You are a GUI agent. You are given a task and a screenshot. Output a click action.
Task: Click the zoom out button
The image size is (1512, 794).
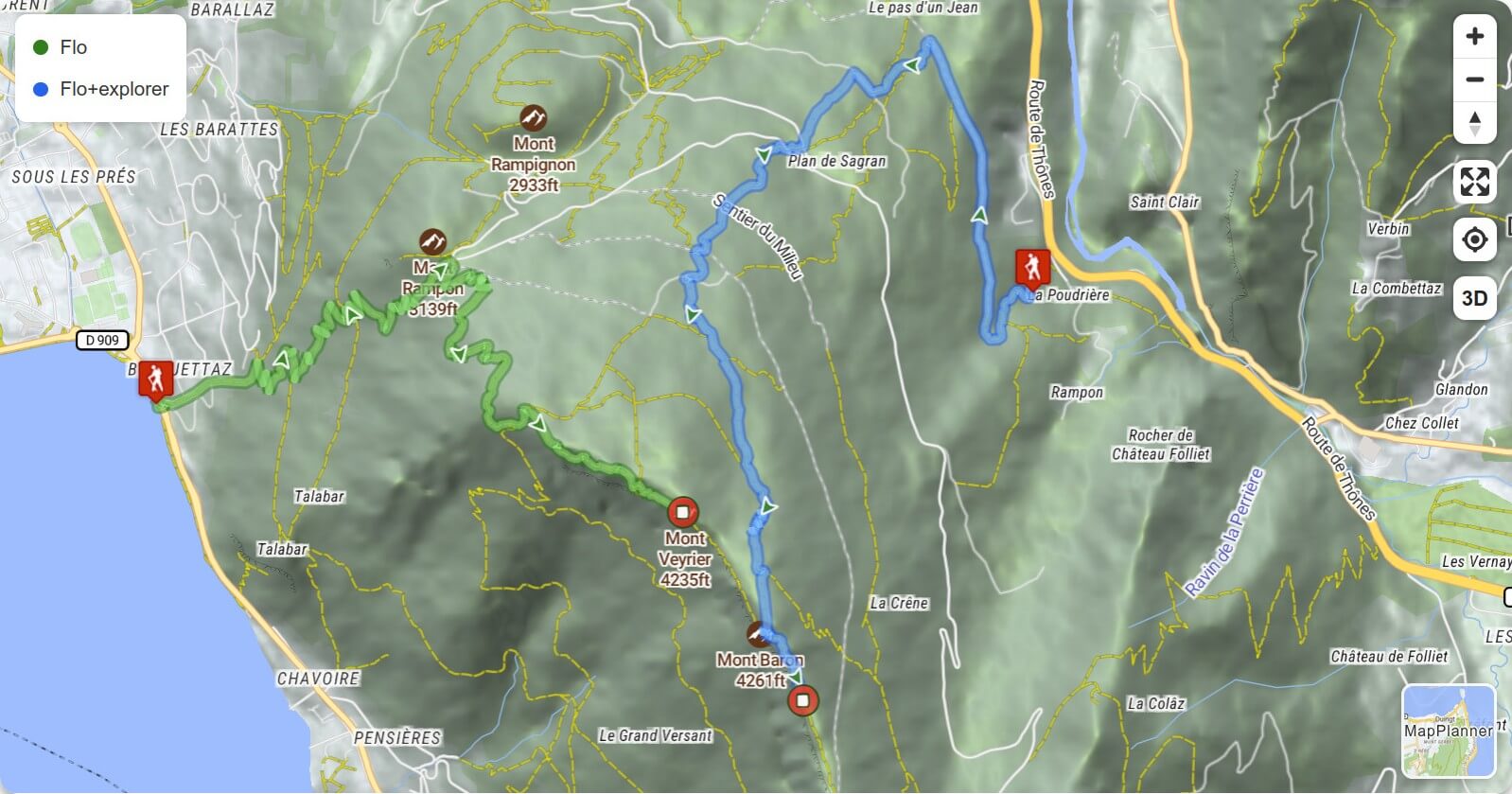[1474, 81]
